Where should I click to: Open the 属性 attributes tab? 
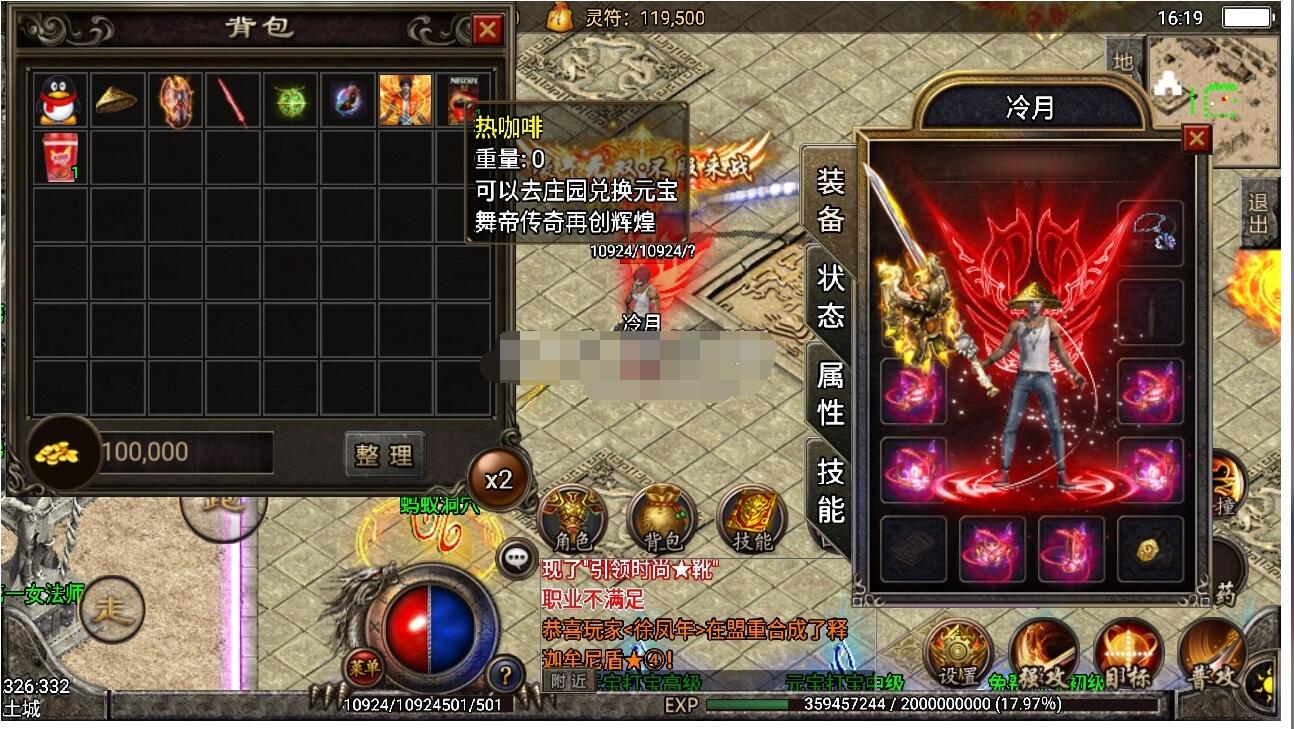[831, 393]
